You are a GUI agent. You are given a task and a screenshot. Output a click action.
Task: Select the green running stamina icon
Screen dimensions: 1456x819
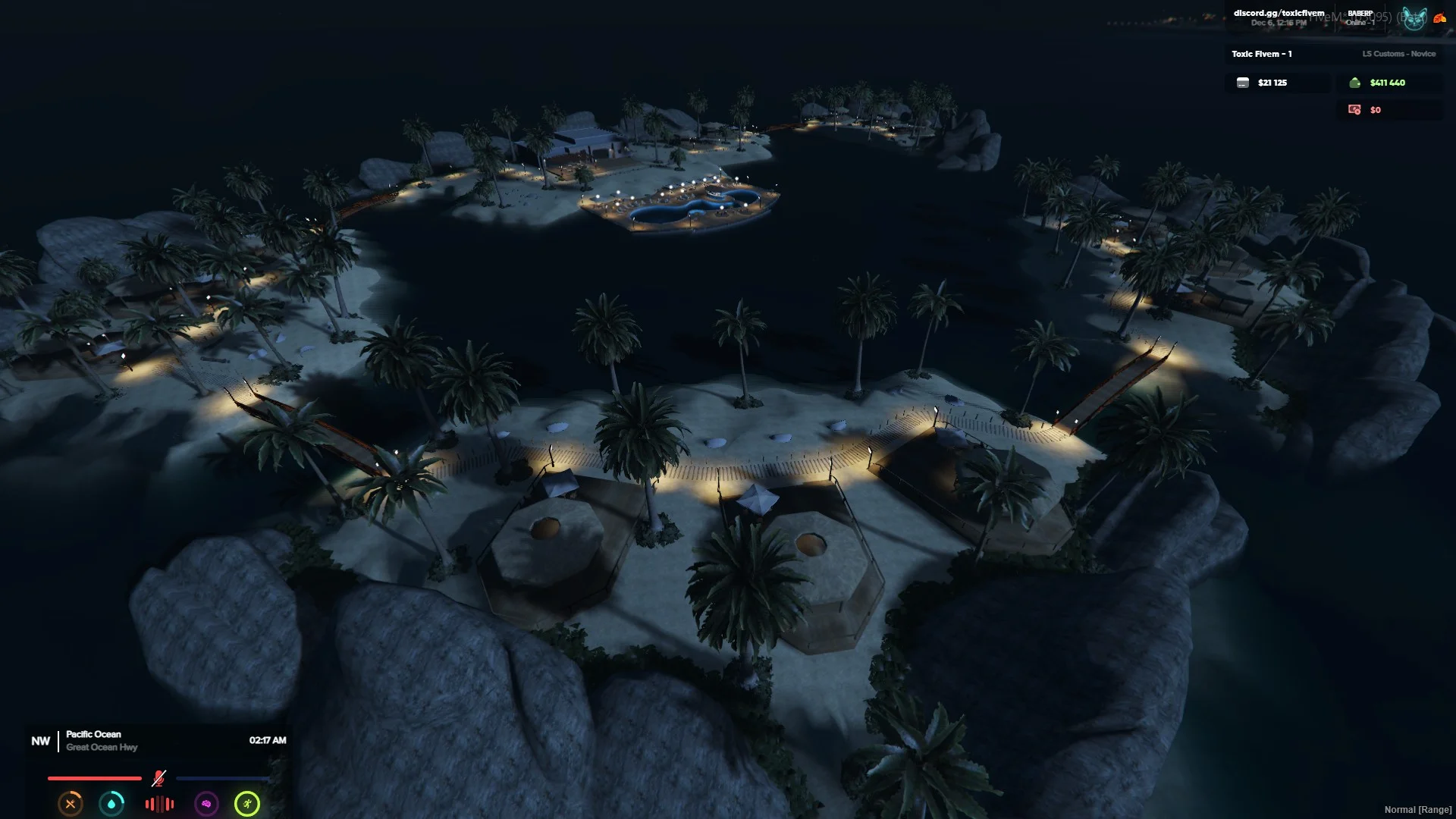point(247,804)
